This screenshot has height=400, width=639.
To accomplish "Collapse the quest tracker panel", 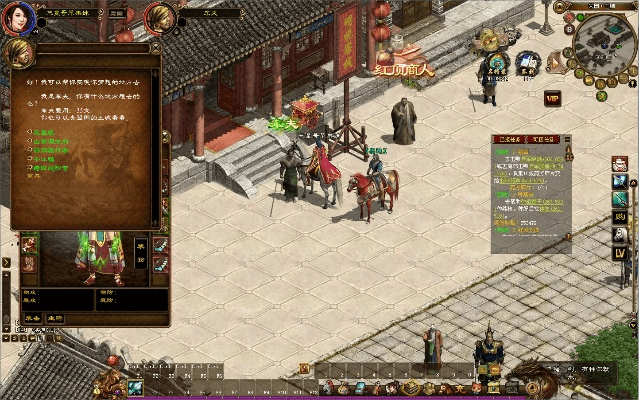I will coord(567,140).
